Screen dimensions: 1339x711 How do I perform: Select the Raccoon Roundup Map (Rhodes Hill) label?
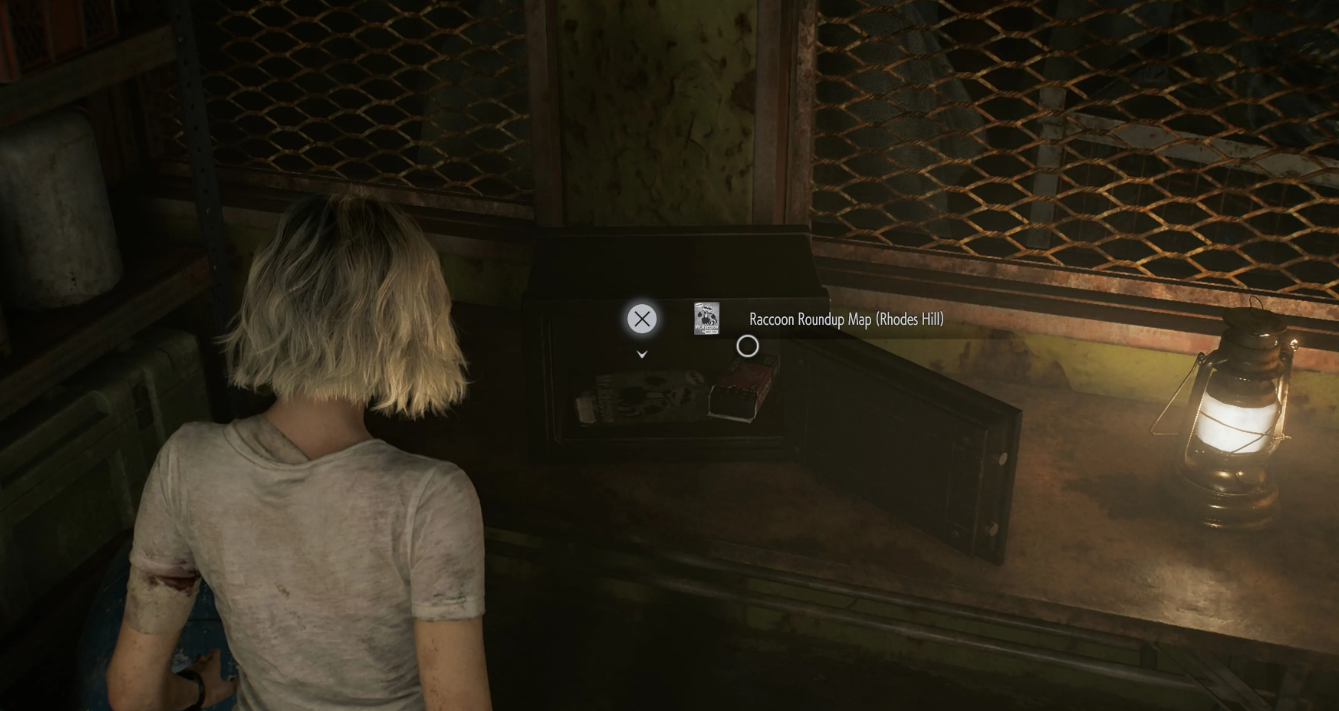click(x=846, y=319)
